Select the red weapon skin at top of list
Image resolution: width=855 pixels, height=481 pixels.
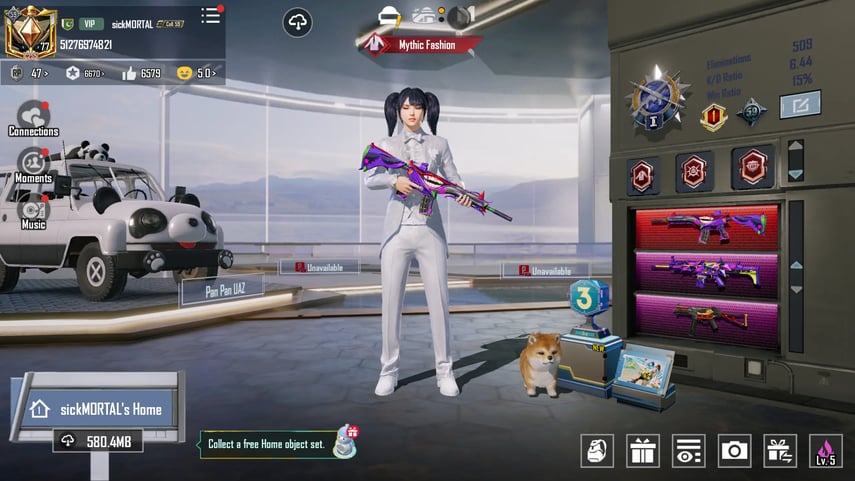coord(706,226)
